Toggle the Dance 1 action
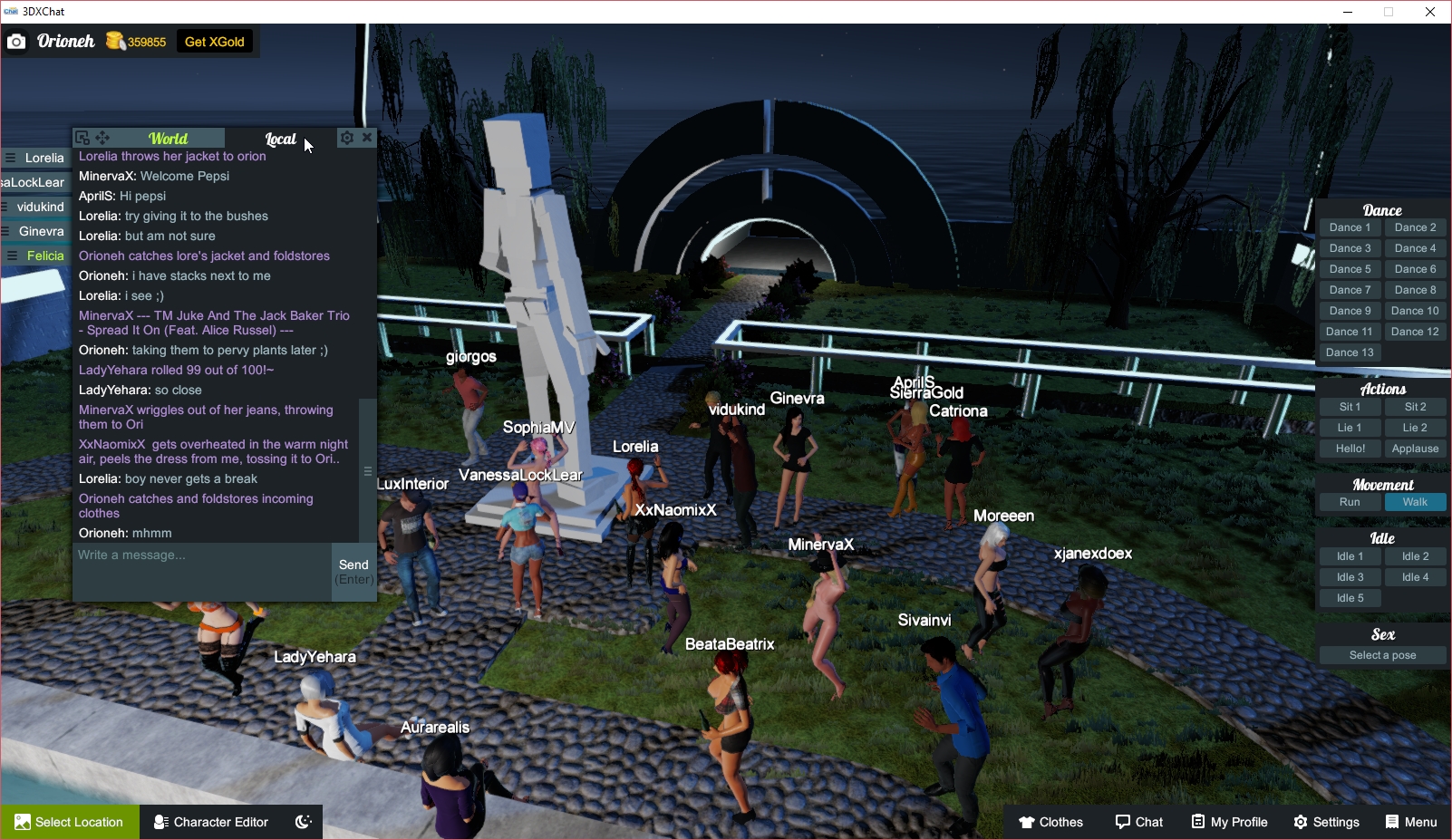The width and height of the screenshot is (1452, 840). (1350, 227)
